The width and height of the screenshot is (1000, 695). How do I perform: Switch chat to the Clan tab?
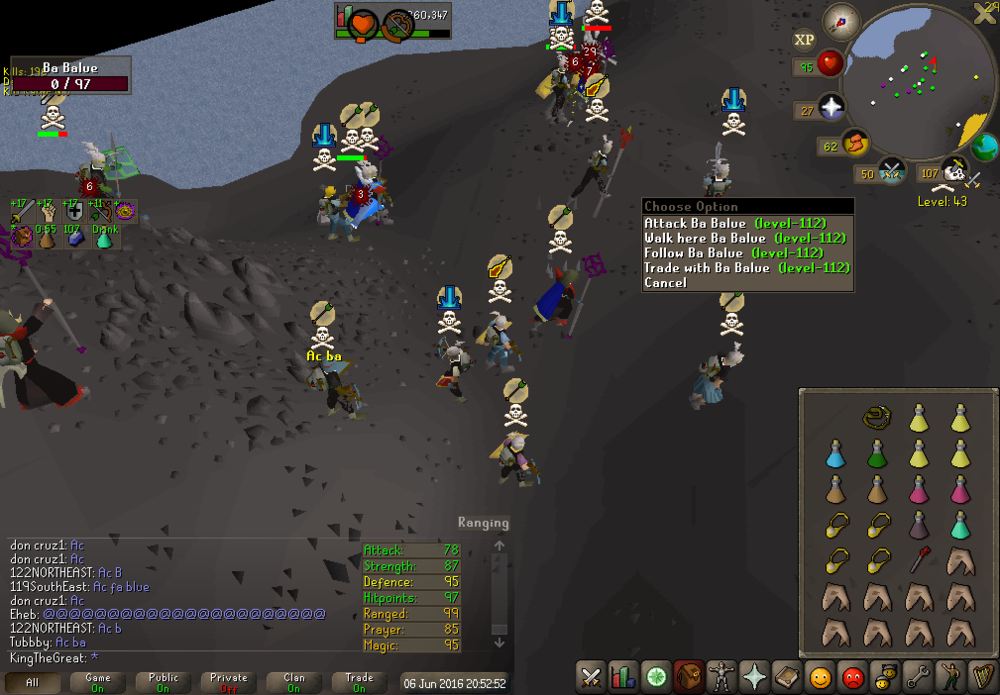[294, 683]
